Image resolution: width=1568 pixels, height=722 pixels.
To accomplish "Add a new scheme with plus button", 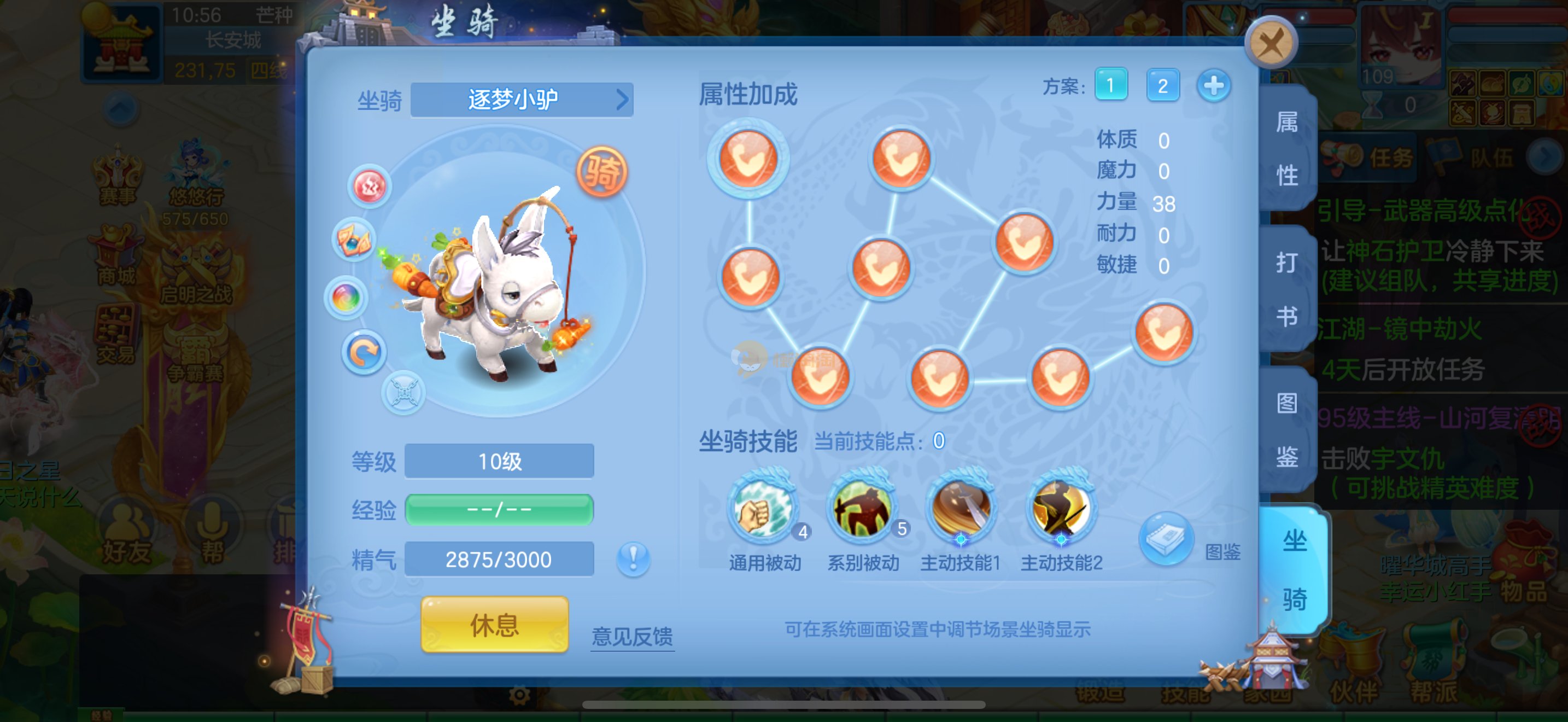I will click(1213, 85).
